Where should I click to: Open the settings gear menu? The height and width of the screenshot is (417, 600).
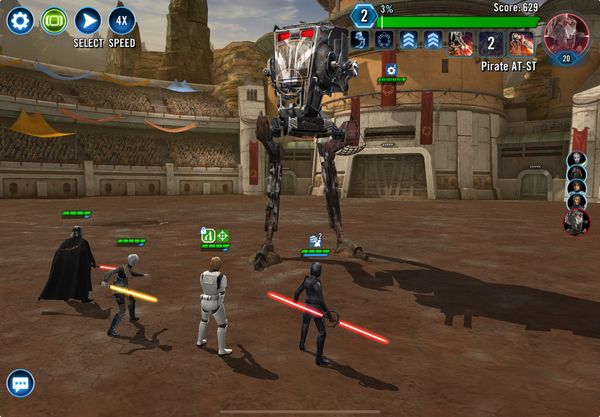click(x=20, y=20)
